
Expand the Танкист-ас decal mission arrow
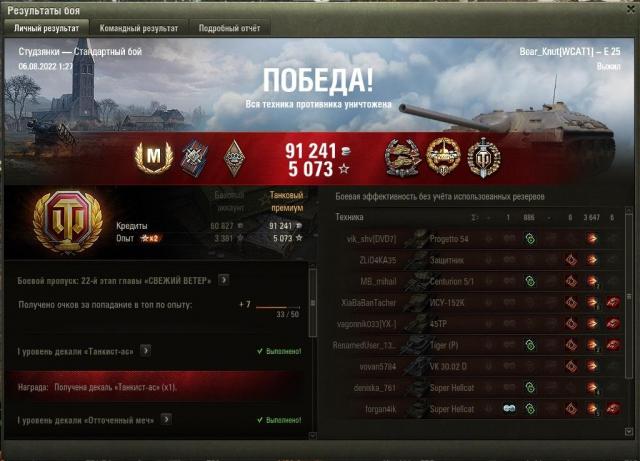146,351
